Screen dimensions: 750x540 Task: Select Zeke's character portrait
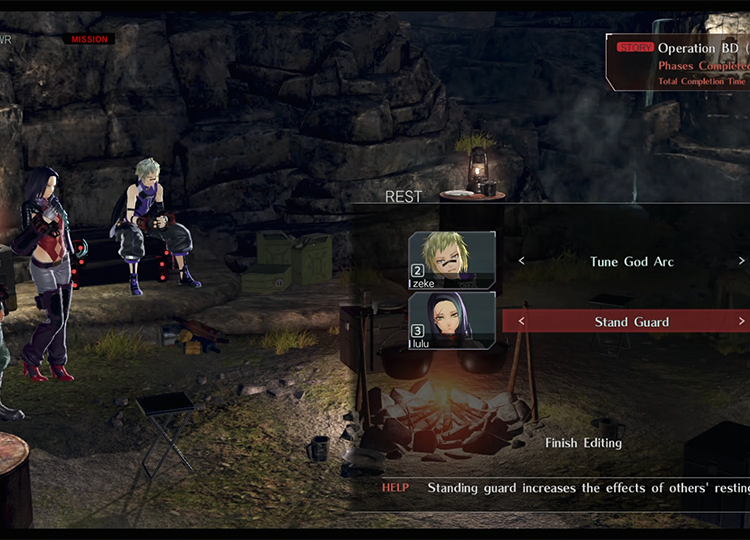(452, 260)
